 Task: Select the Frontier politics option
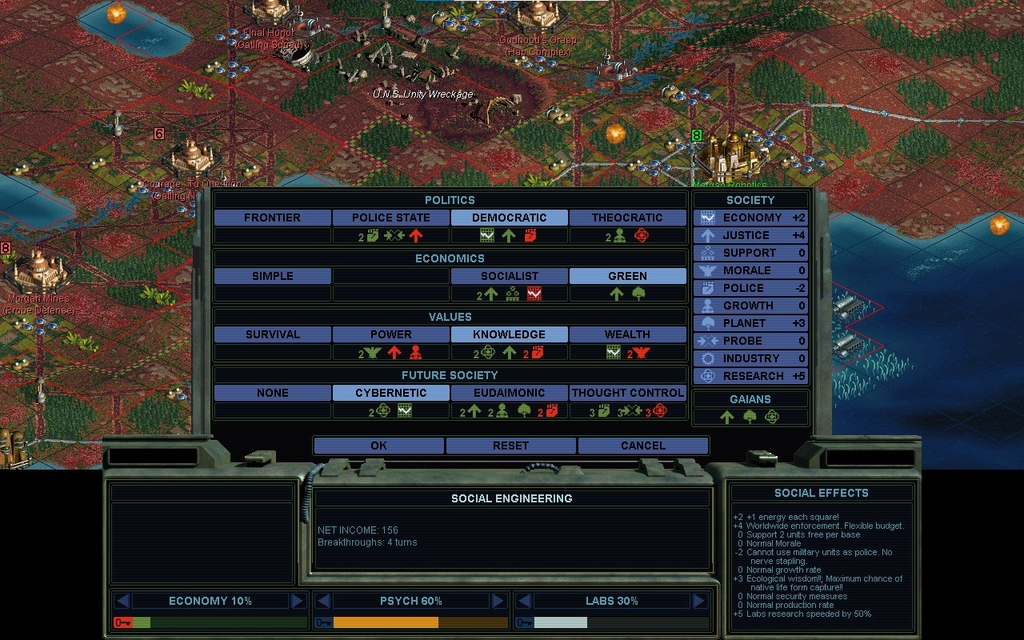(272, 218)
